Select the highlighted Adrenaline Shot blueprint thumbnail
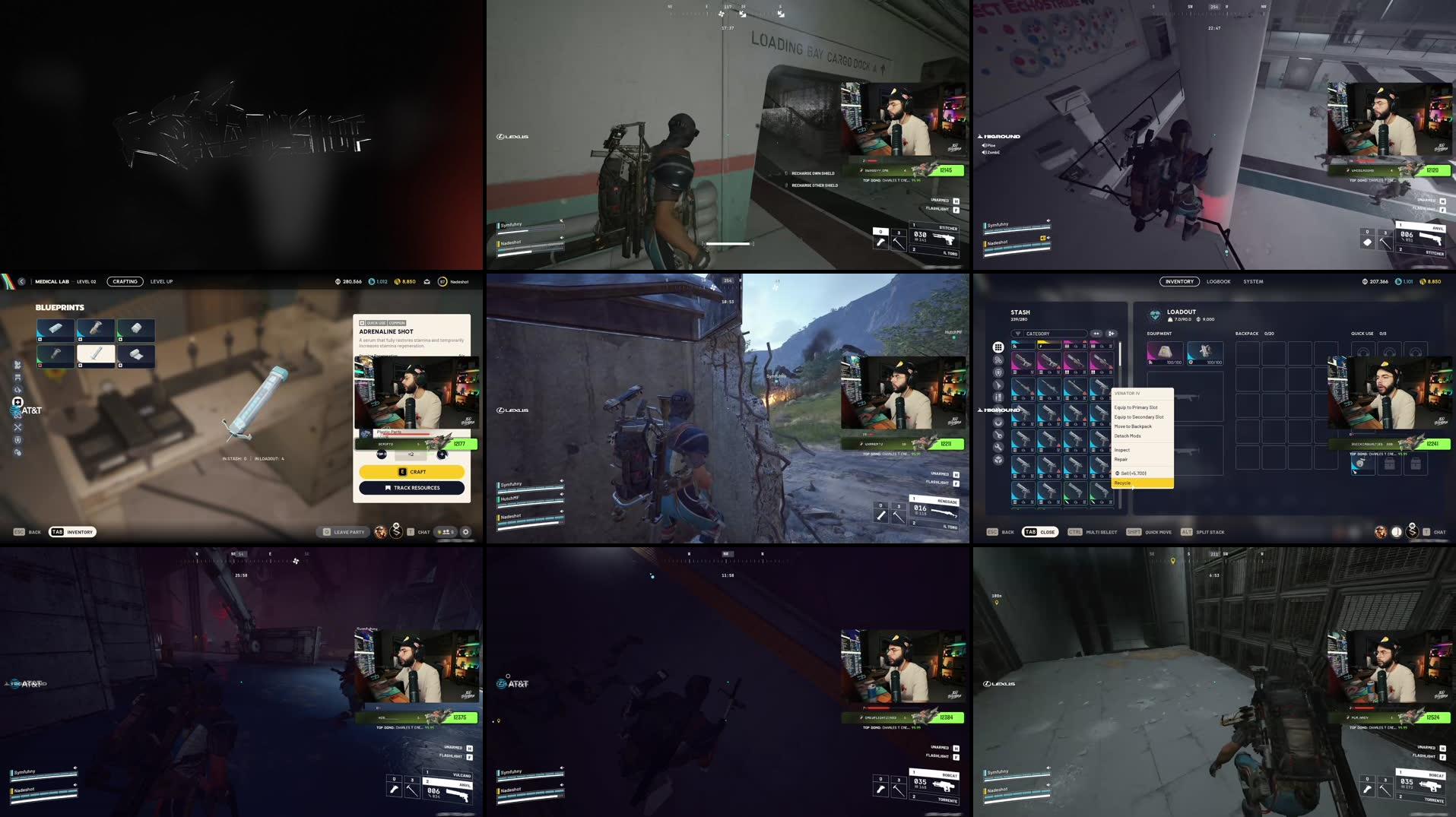 pos(96,355)
